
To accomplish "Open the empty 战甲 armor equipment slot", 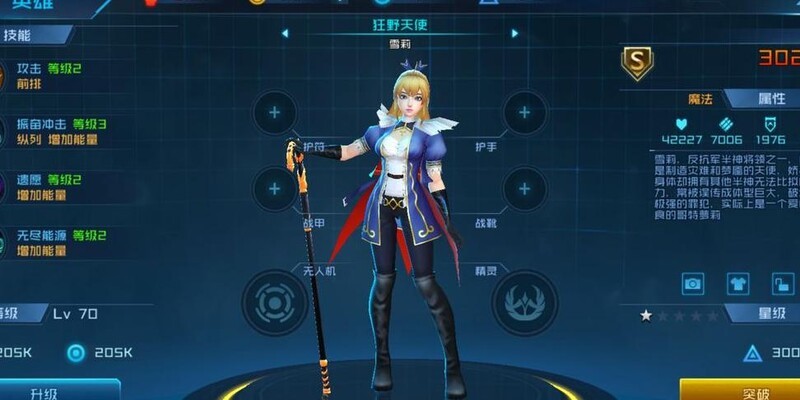I will coord(273,187).
